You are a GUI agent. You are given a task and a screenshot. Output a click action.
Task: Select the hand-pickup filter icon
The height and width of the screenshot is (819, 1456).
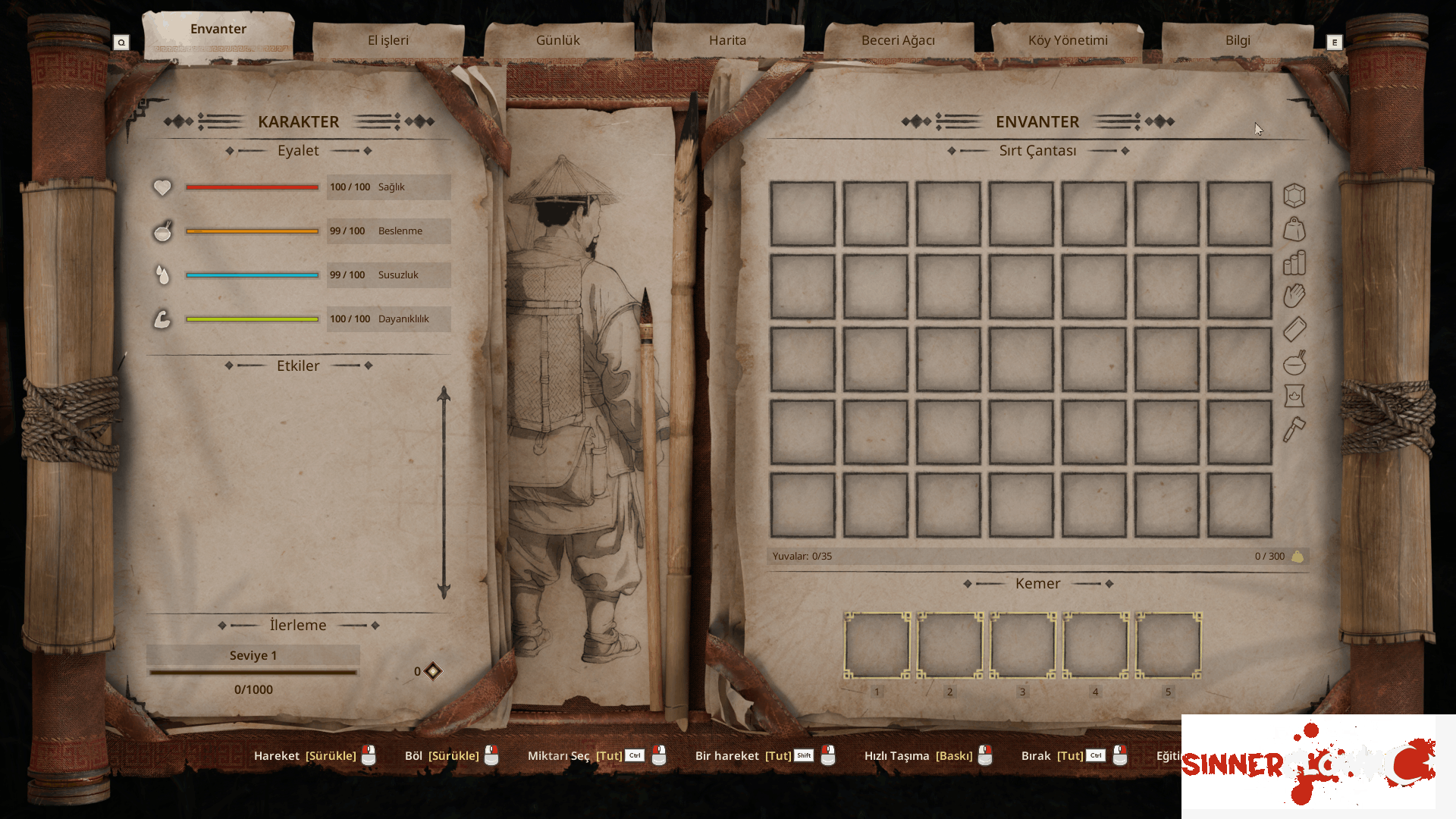1294,296
